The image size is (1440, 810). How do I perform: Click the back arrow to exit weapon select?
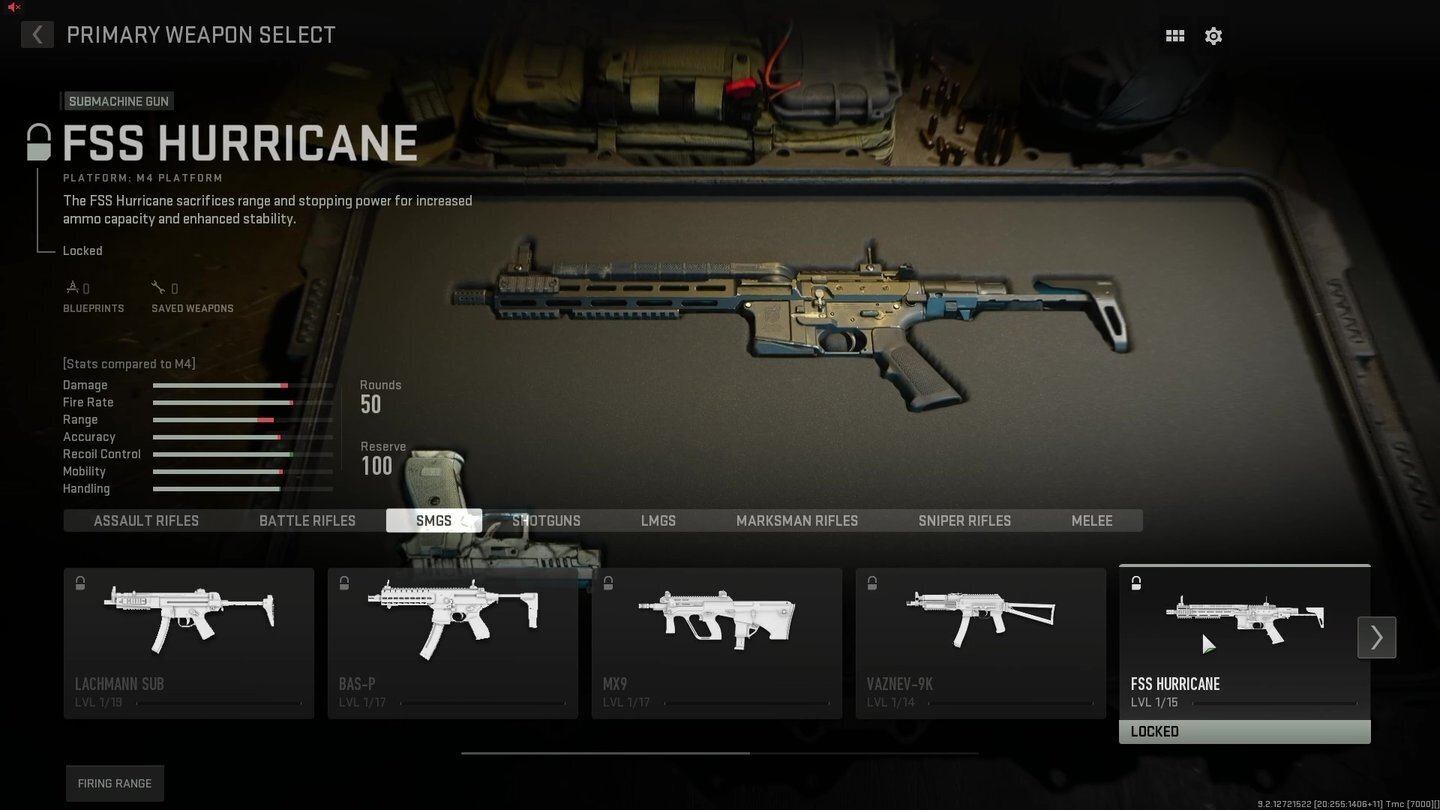click(x=37, y=34)
